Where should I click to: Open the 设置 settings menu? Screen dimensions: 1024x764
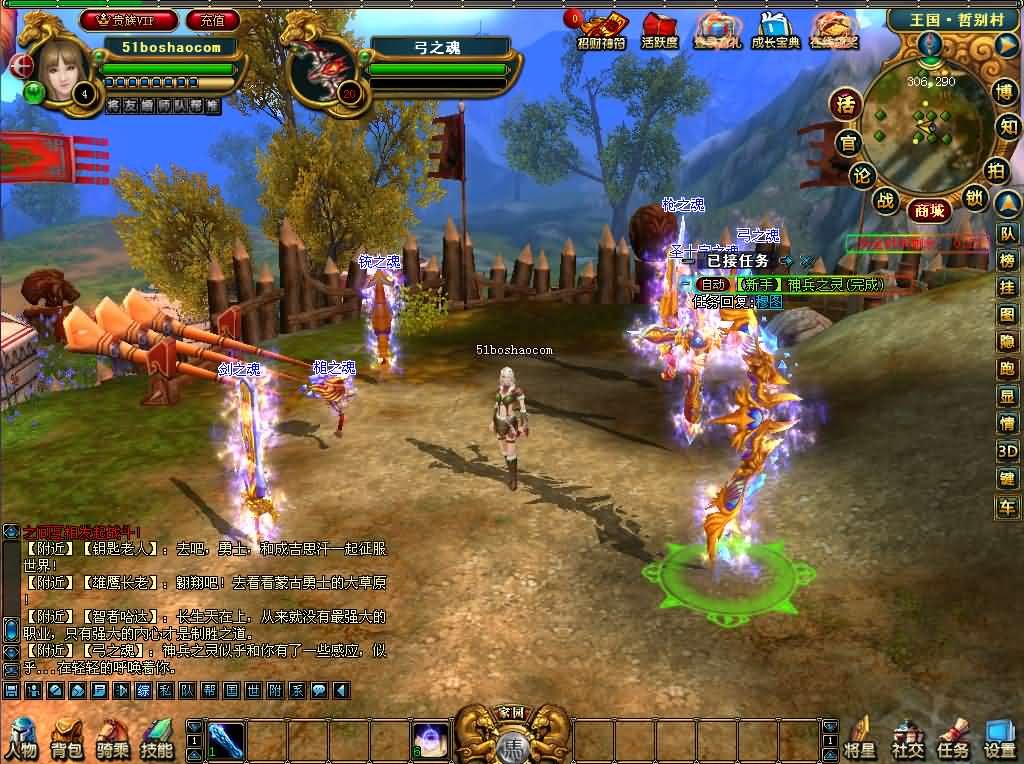click(1000, 738)
